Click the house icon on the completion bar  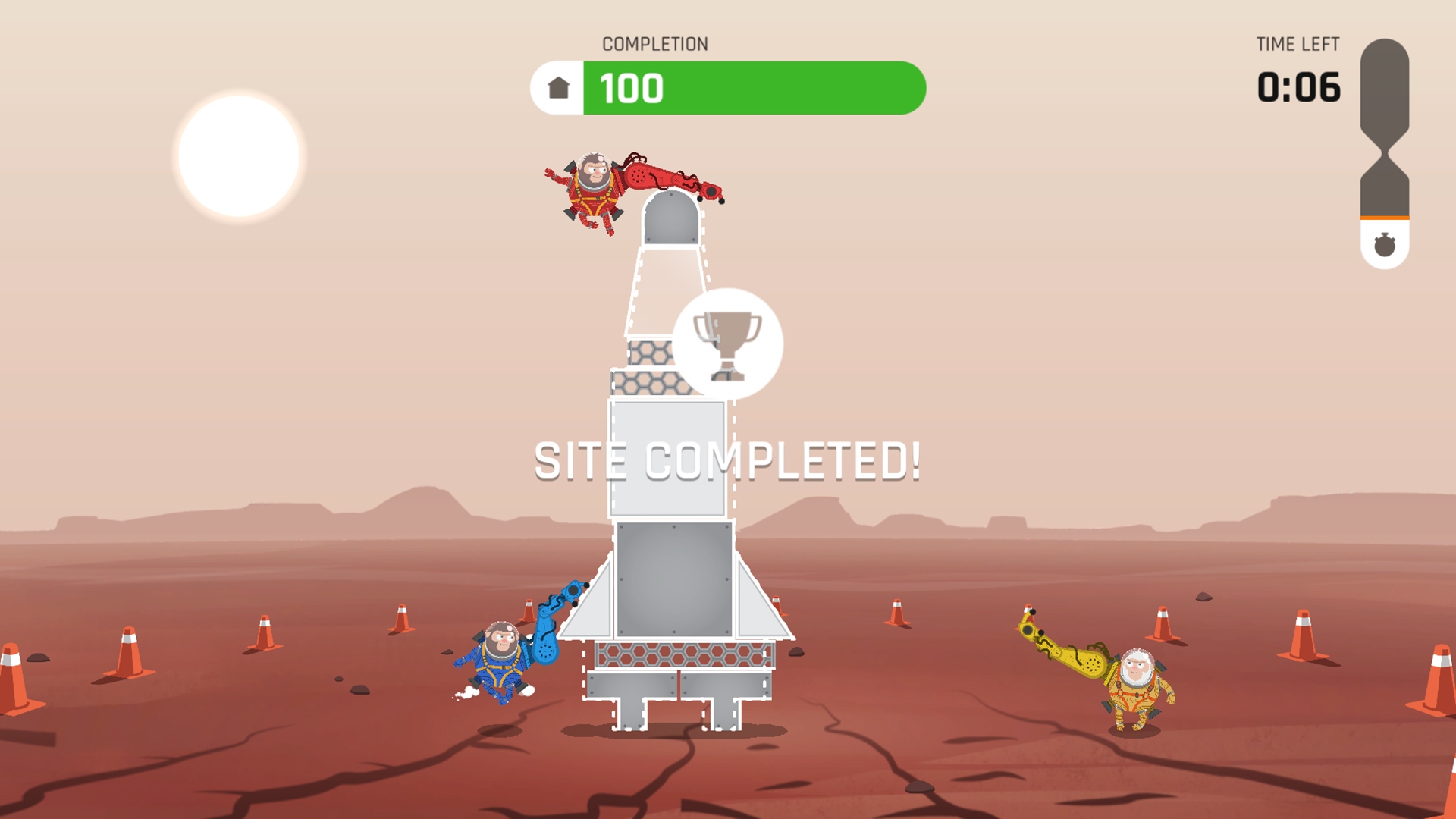558,89
